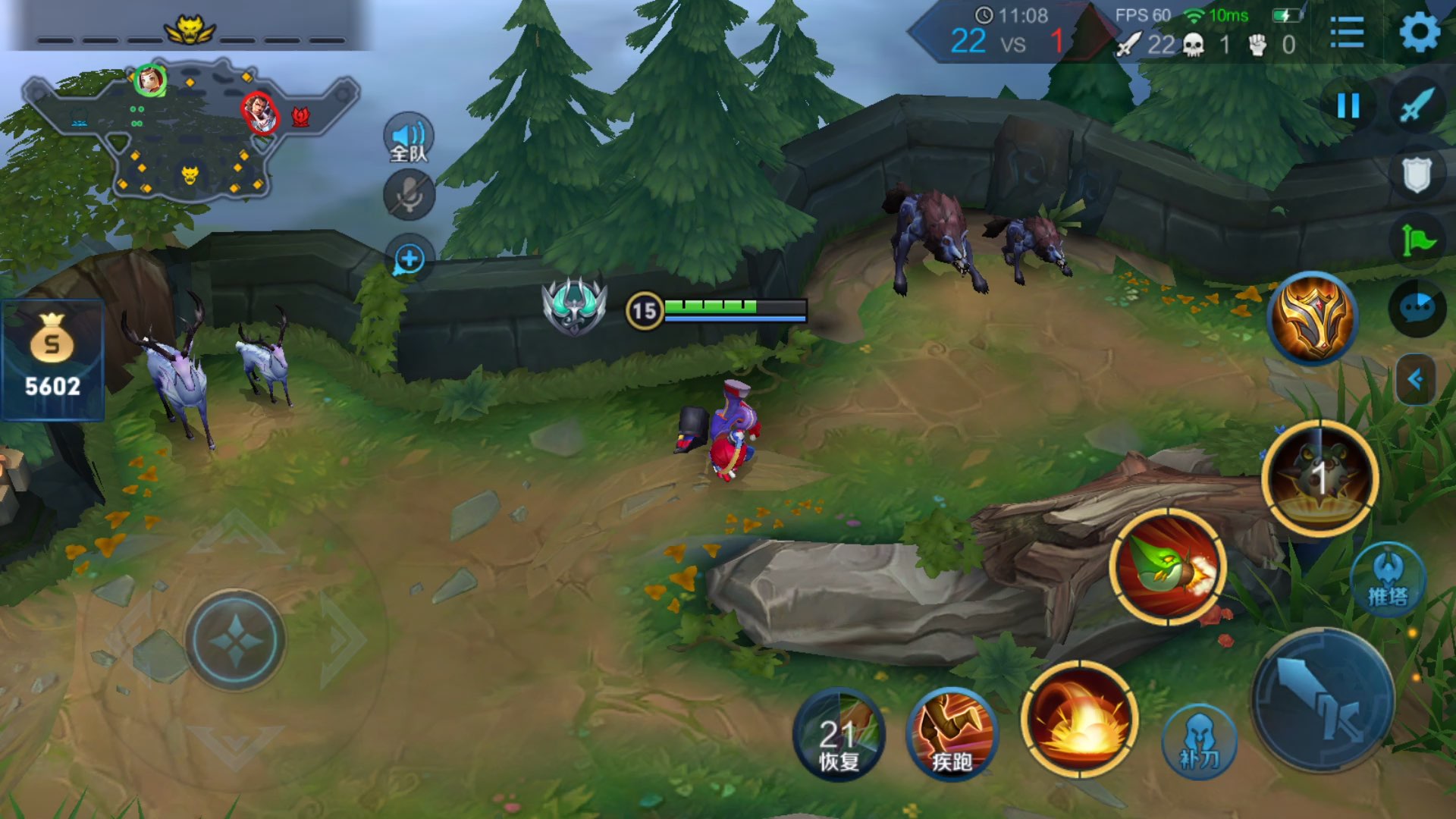Image resolution: width=1456 pixels, height=819 pixels.
Task: Trigger the ultimate skill on cooldown
Action: 1319,478
